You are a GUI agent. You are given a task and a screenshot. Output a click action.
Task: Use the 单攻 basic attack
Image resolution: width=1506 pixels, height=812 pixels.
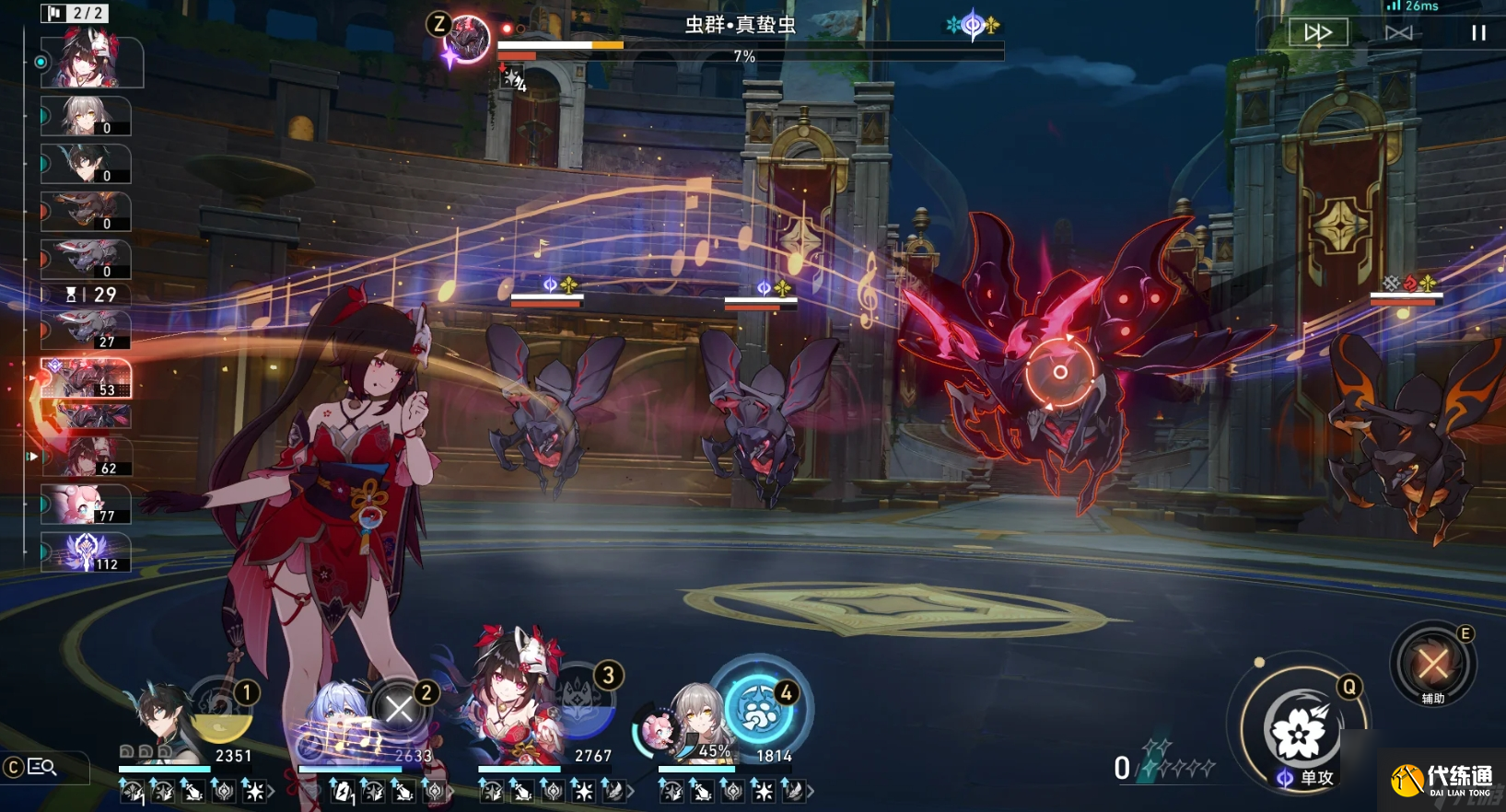coord(1299,732)
